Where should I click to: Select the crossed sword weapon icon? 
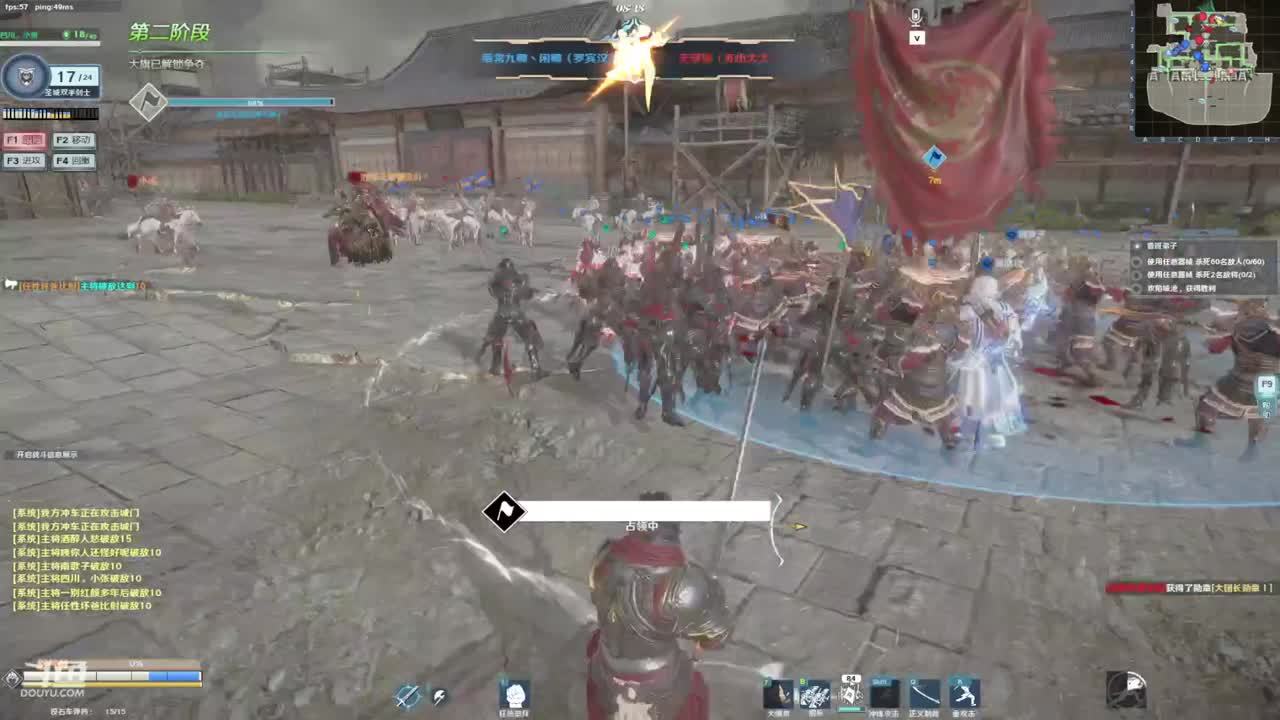tap(407, 696)
